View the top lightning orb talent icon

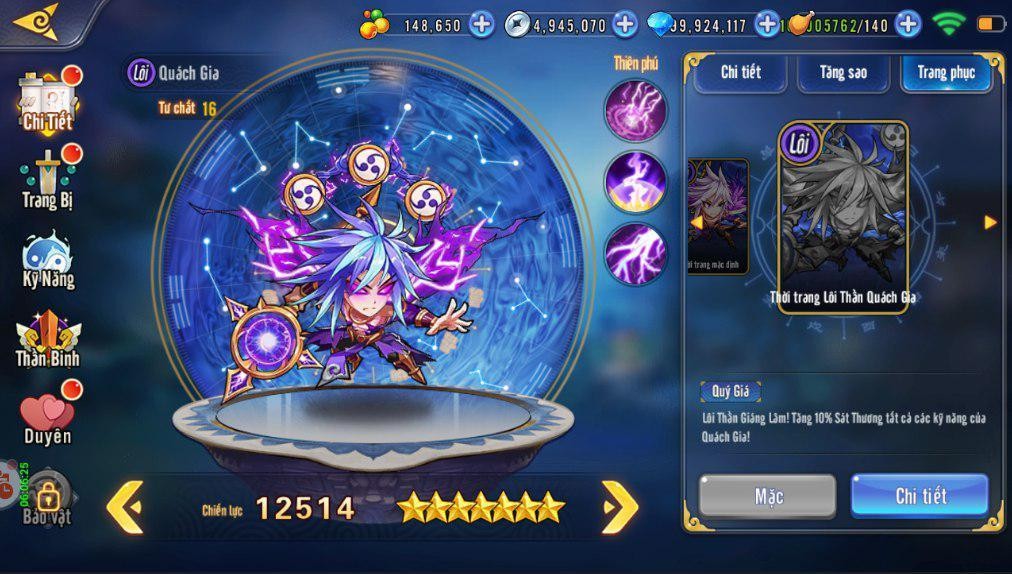635,108
